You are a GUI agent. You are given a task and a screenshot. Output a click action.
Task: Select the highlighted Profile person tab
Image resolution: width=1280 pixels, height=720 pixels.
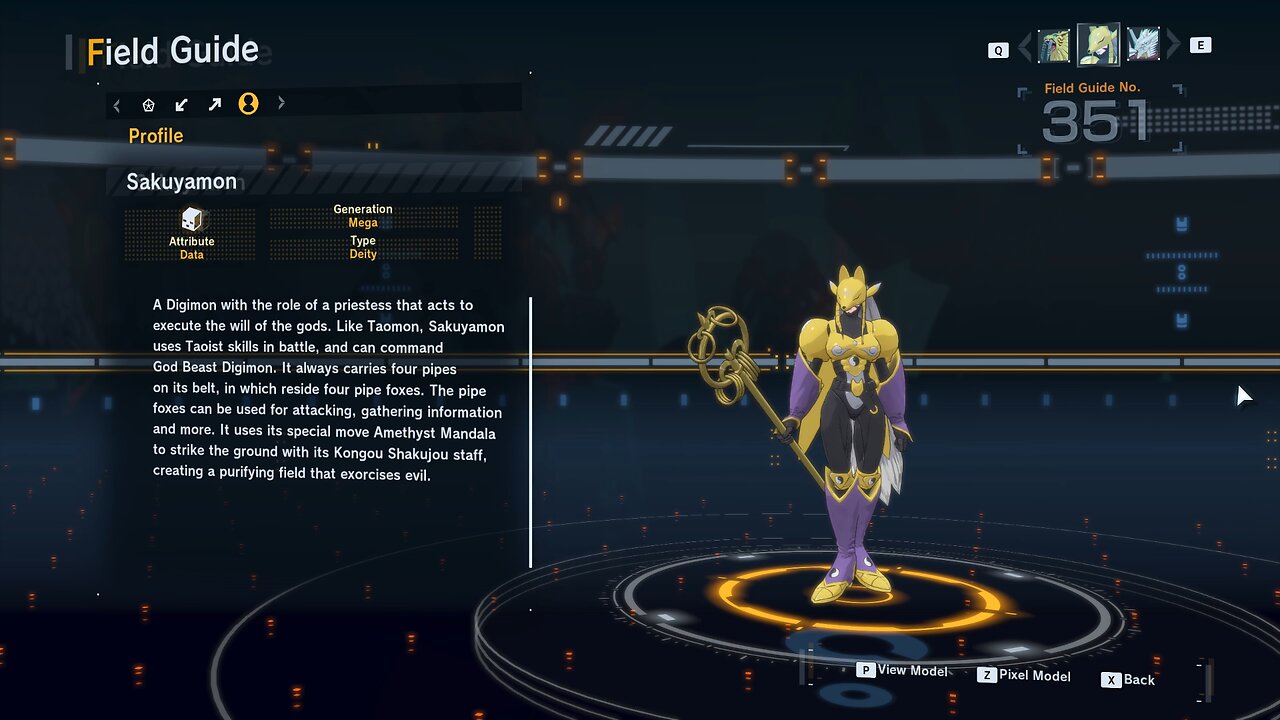click(x=248, y=104)
